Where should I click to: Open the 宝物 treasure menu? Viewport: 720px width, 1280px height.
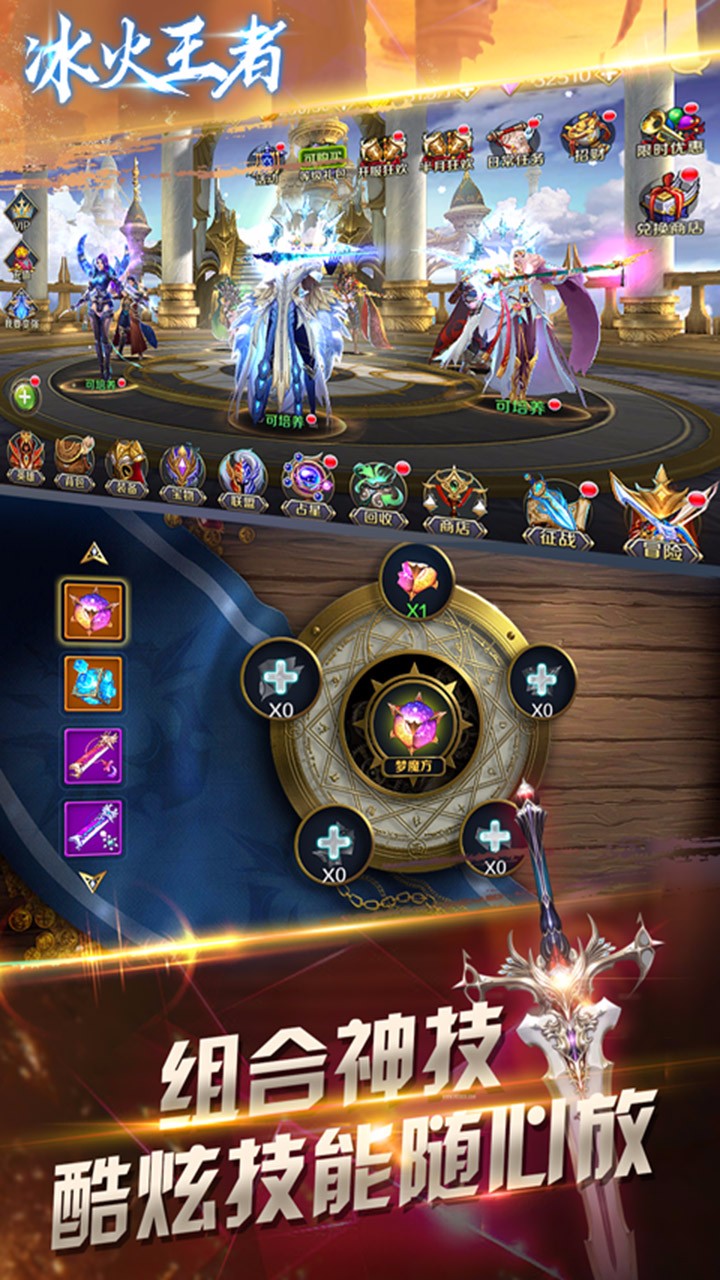182,472
